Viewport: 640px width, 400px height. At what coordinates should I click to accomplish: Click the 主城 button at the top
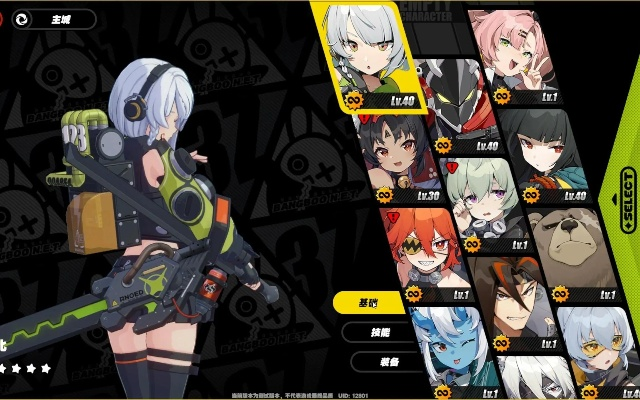(x=58, y=19)
